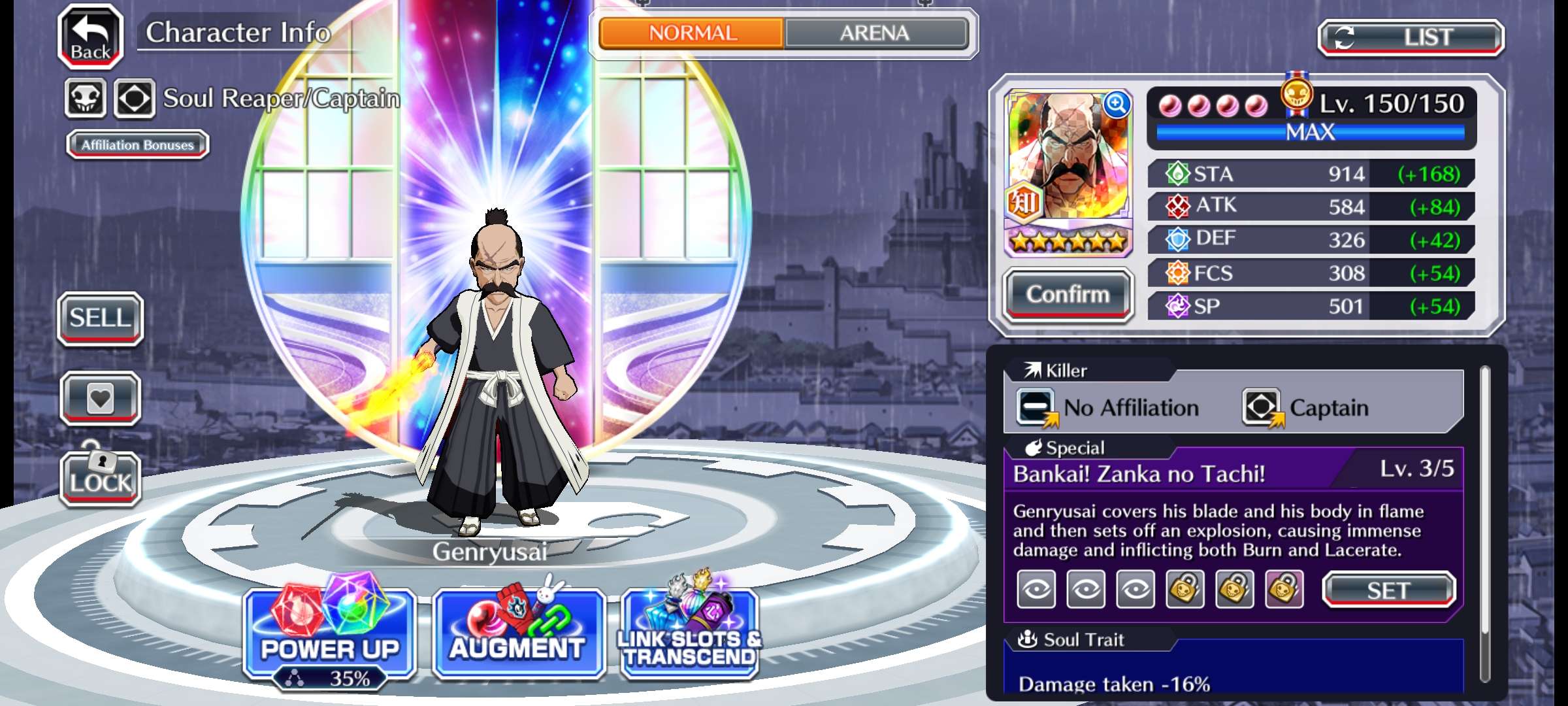This screenshot has height=706, width=1568.
Task: Select the Captain killer icon
Action: [x=1262, y=407]
